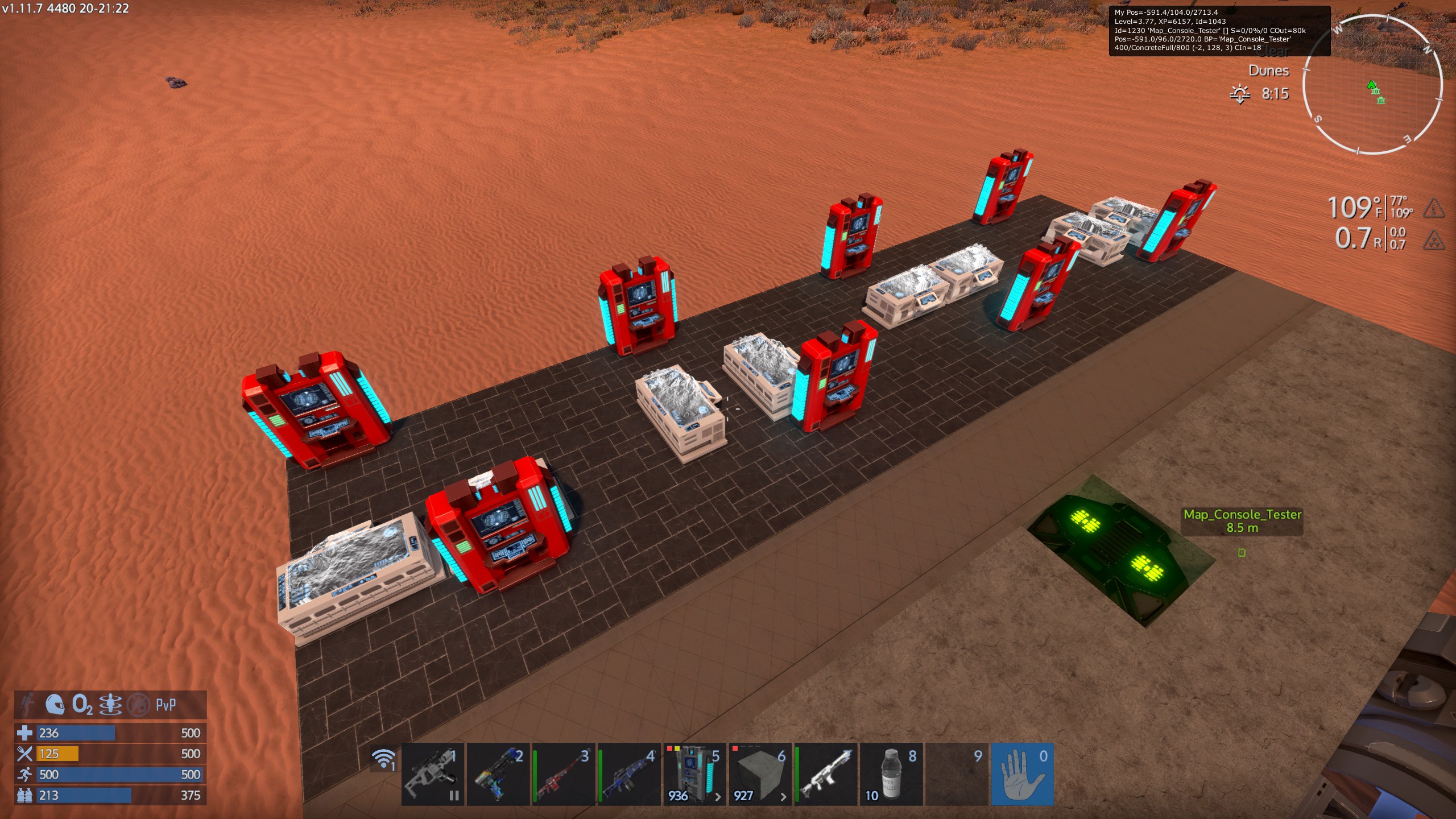Select the distilled water bottle slot
The width and height of the screenshot is (1456, 819).
tap(891, 774)
